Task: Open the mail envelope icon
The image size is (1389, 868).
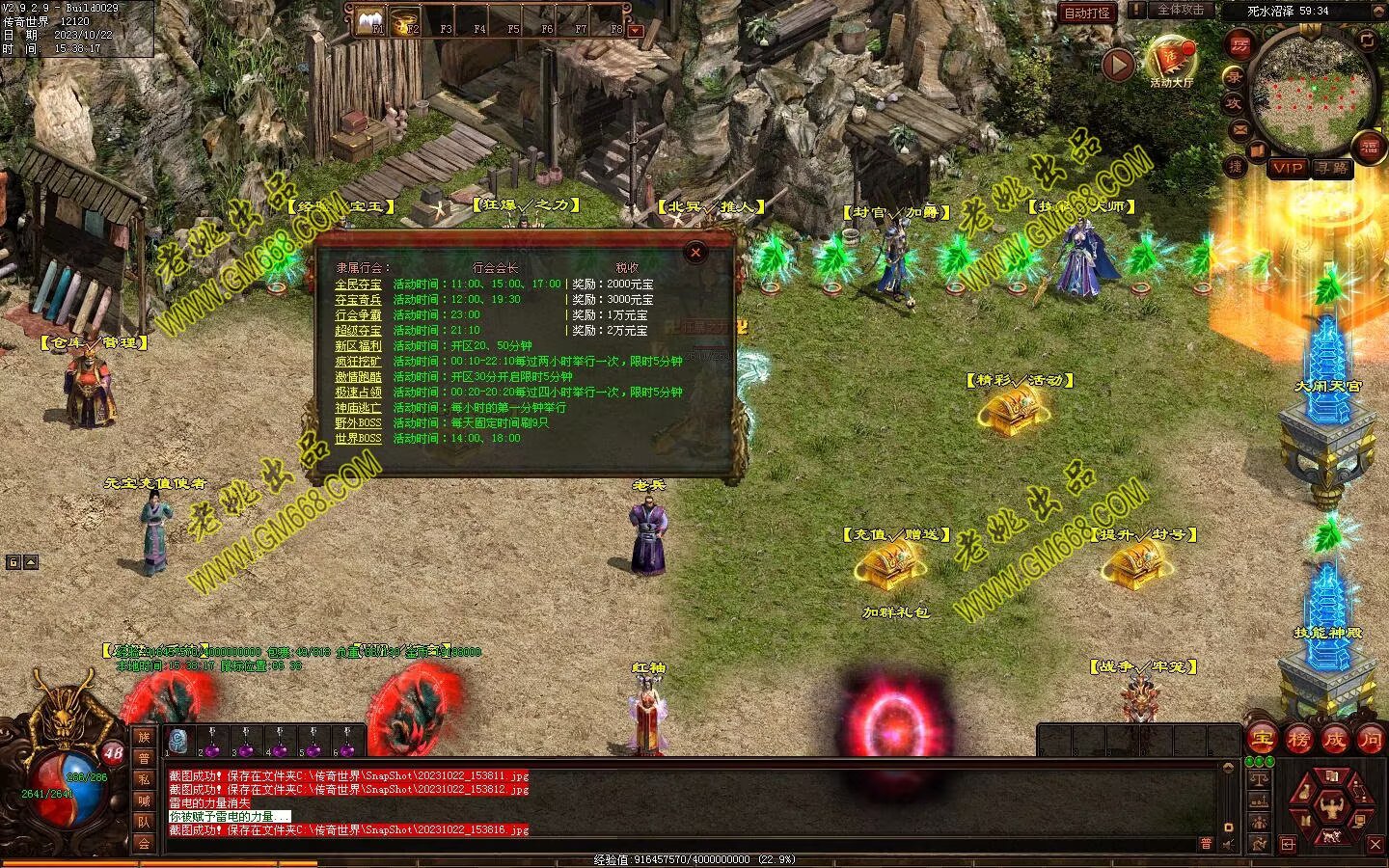Action: (x=1240, y=129)
